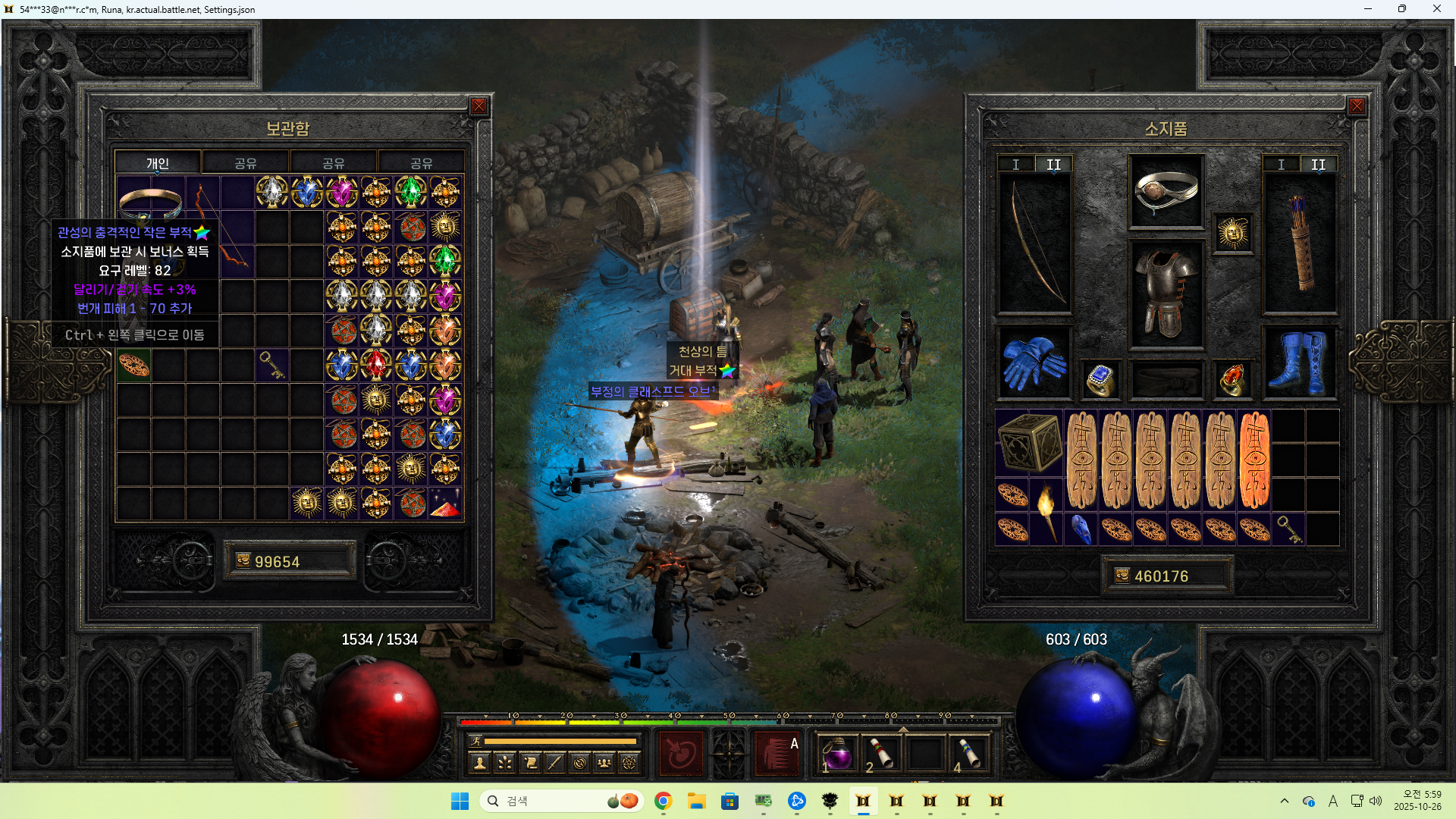The width and height of the screenshot is (1456, 819).
Task: Pick up the torch charm in inventory
Action: point(1046,512)
